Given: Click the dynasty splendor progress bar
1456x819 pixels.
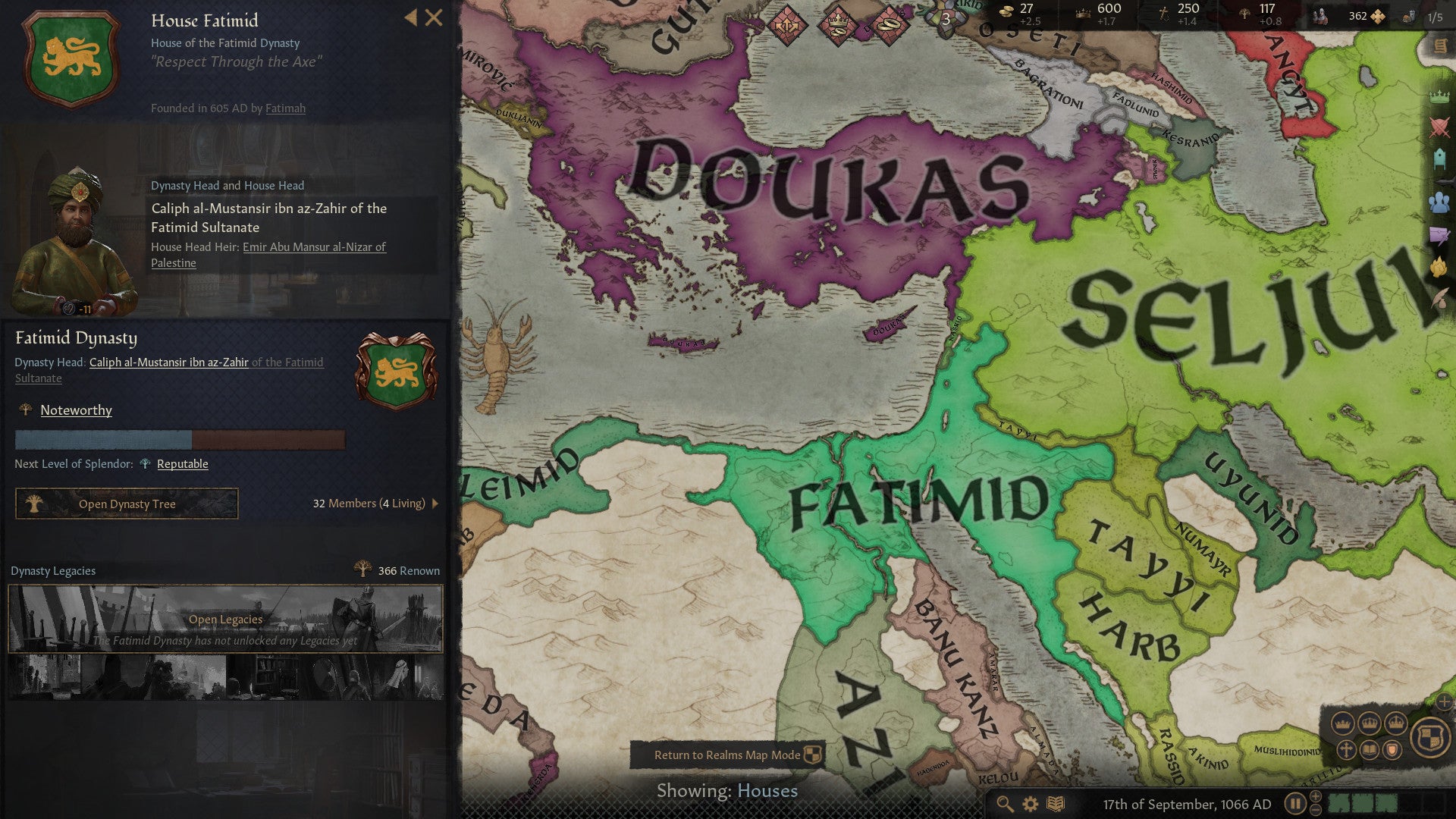Looking at the screenshot, I should tap(180, 440).
